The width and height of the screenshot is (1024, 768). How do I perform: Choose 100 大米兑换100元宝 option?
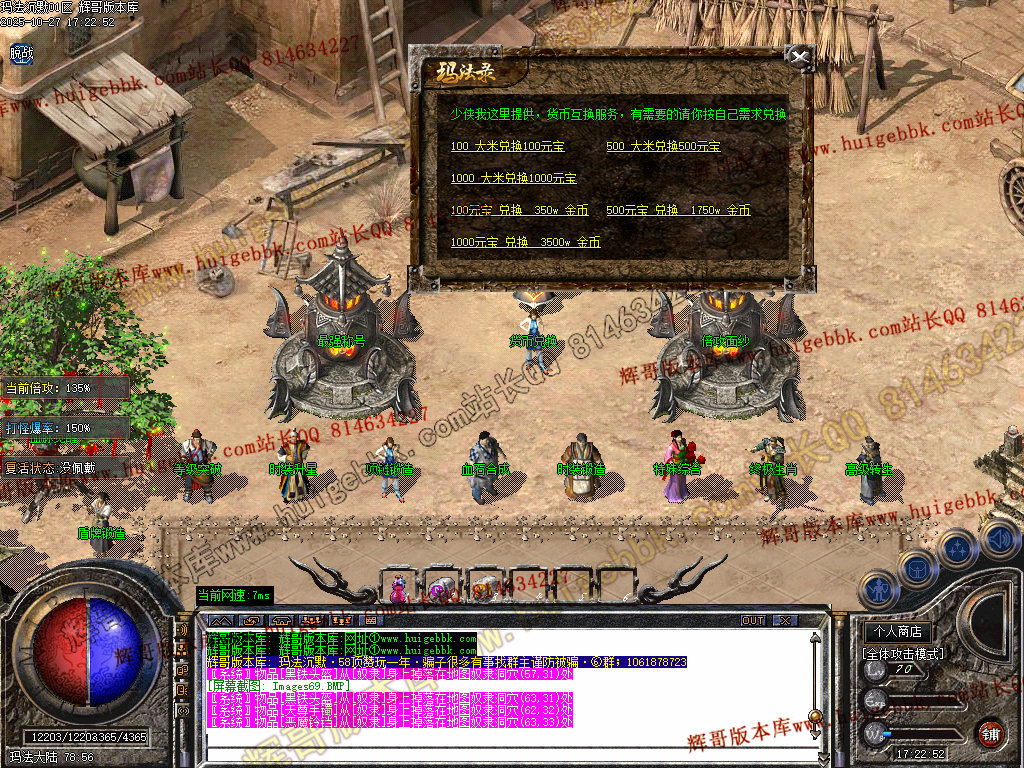508,146
